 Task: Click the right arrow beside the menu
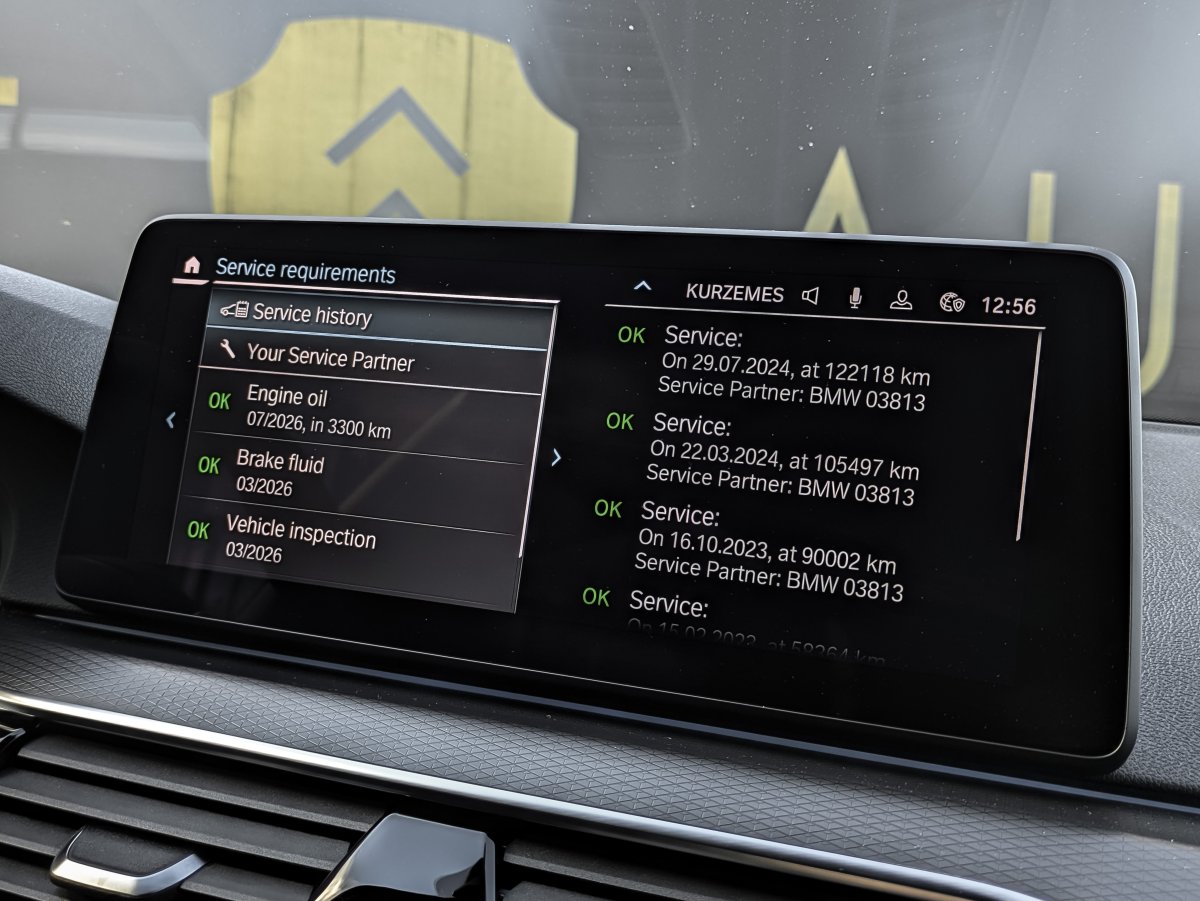pos(556,458)
